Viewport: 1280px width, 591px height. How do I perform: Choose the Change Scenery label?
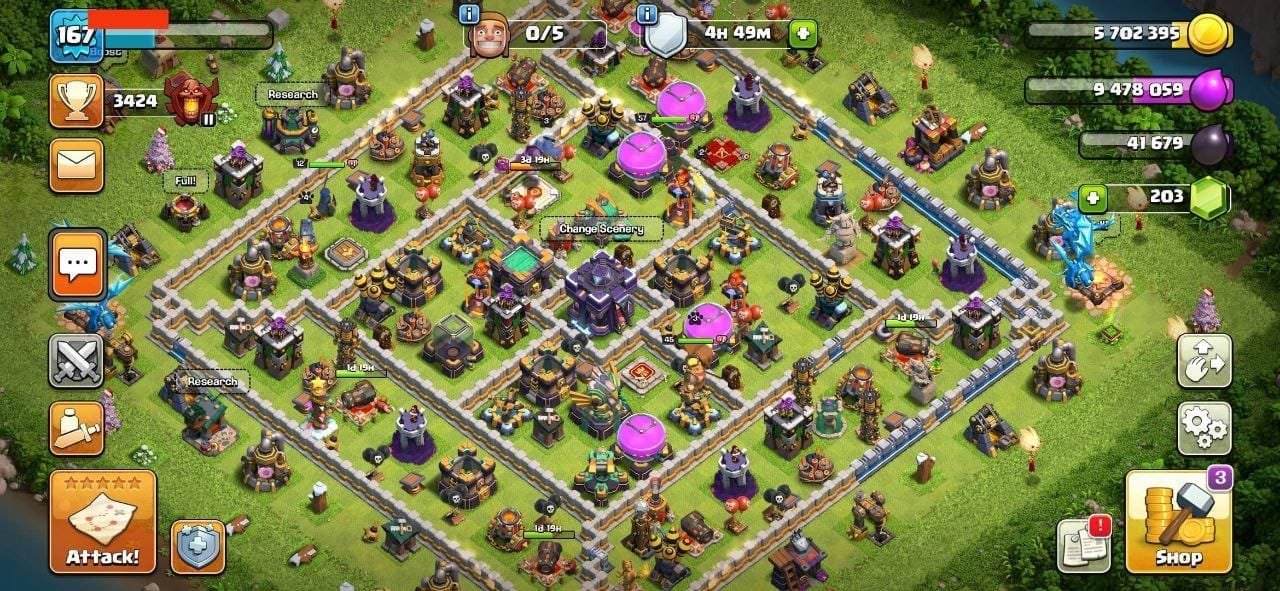[601, 229]
